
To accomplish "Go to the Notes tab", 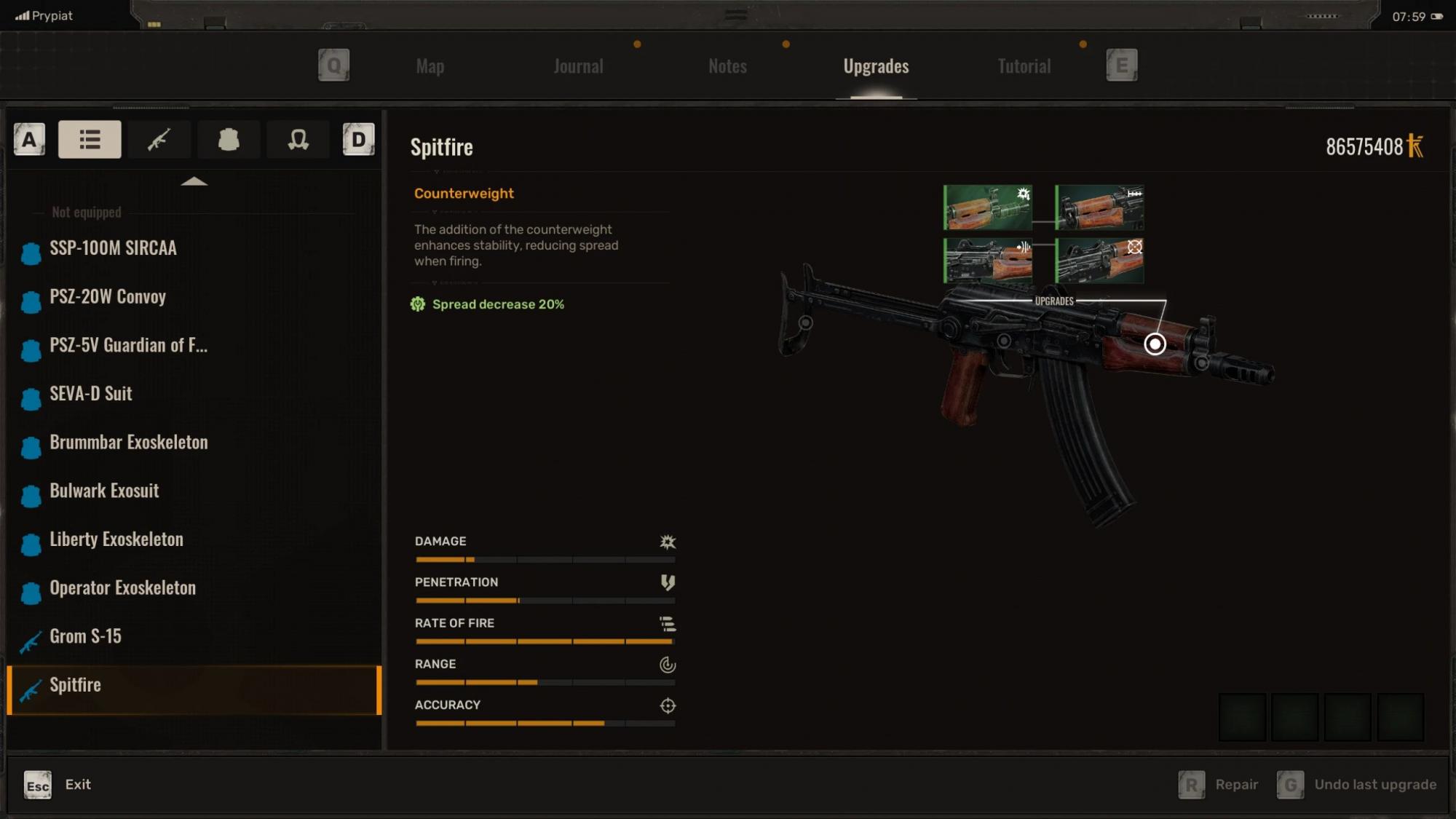I will tap(727, 66).
